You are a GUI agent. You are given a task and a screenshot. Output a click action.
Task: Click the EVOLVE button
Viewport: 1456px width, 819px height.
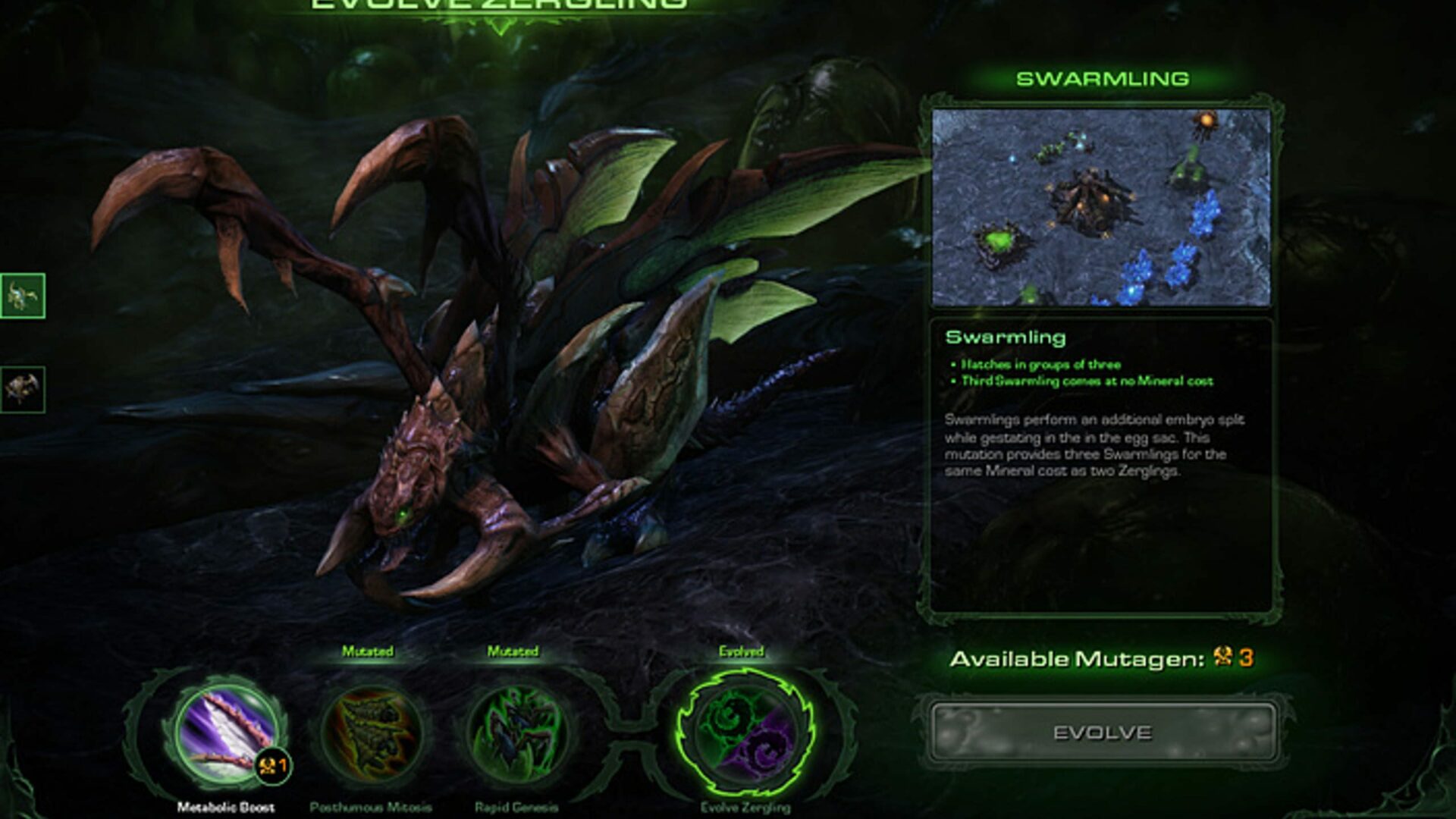point(1102,733)
